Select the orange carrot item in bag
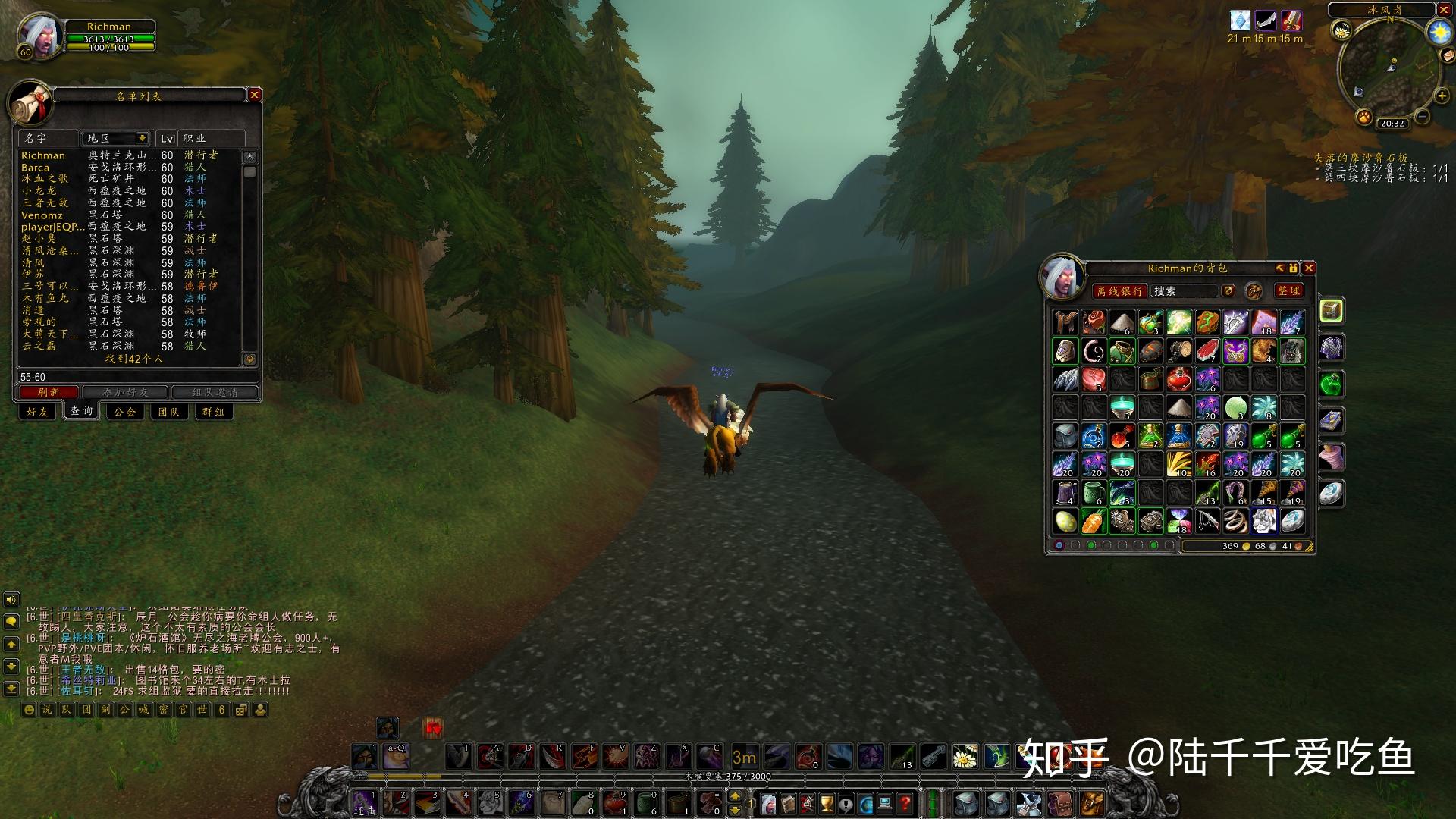 1094,521
